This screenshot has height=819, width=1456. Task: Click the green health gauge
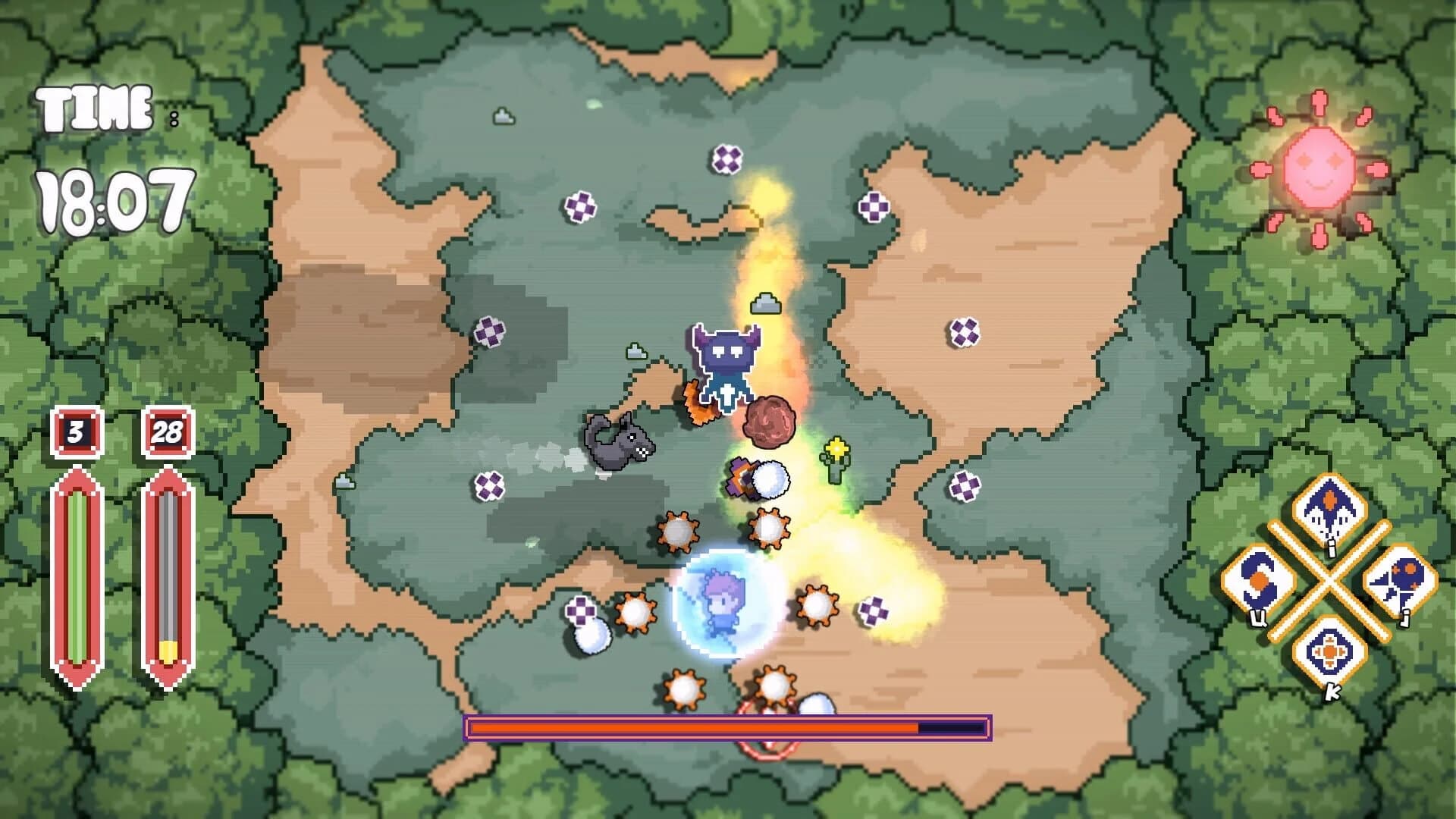coord(76,576)
